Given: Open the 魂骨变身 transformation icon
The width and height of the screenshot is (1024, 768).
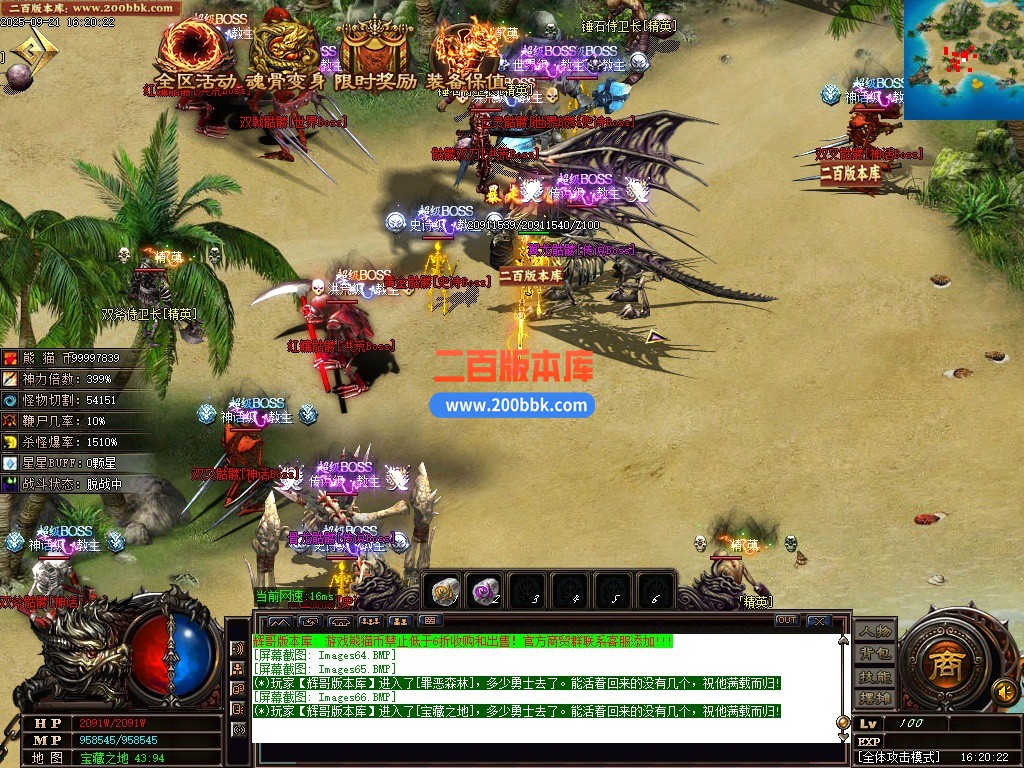Looking at the screenshot, I should tap(284, 50).
